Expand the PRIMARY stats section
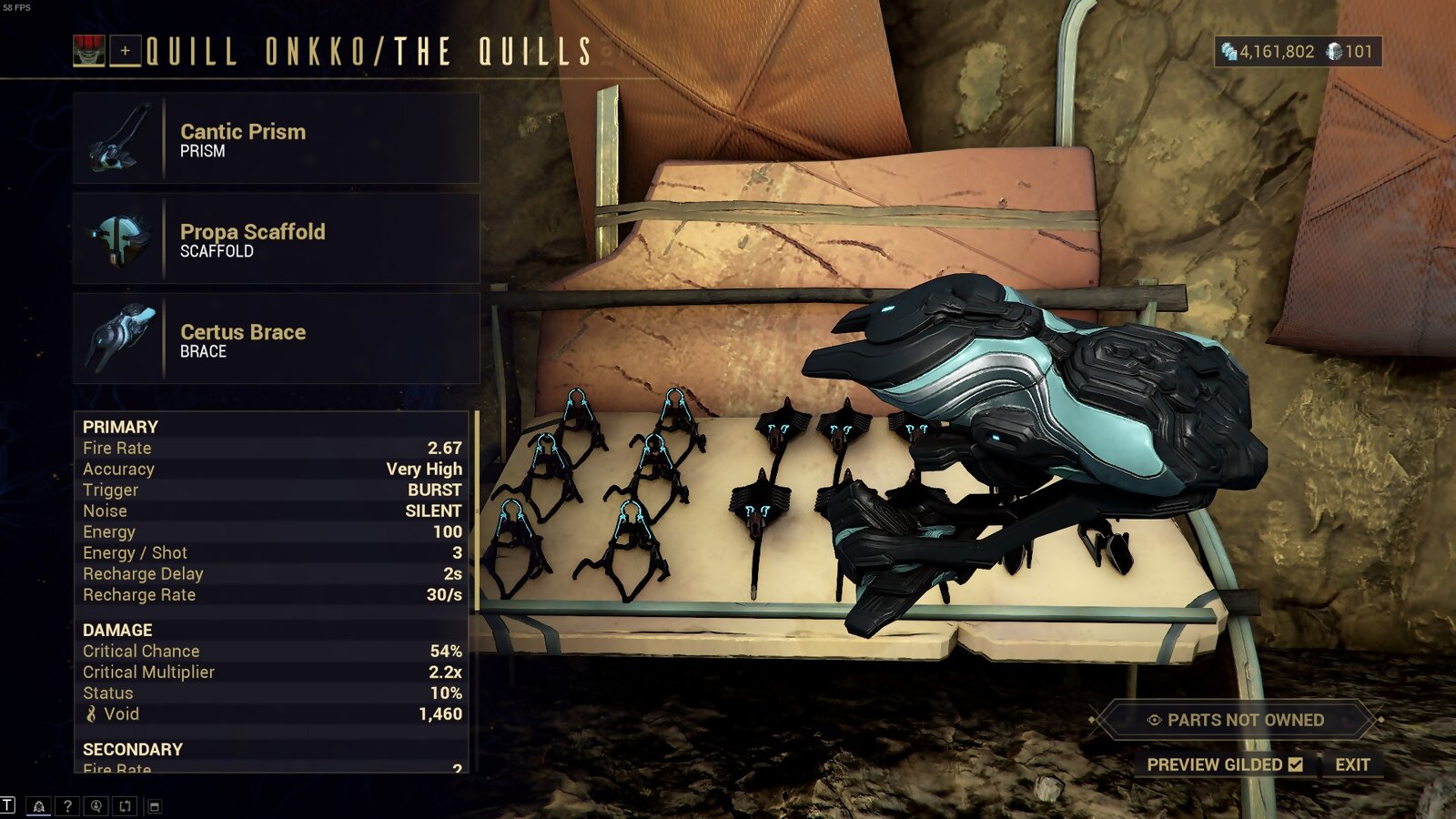The width and height of the screenshot is (1456, 819). pyautogui.click(x=119, y=426)
